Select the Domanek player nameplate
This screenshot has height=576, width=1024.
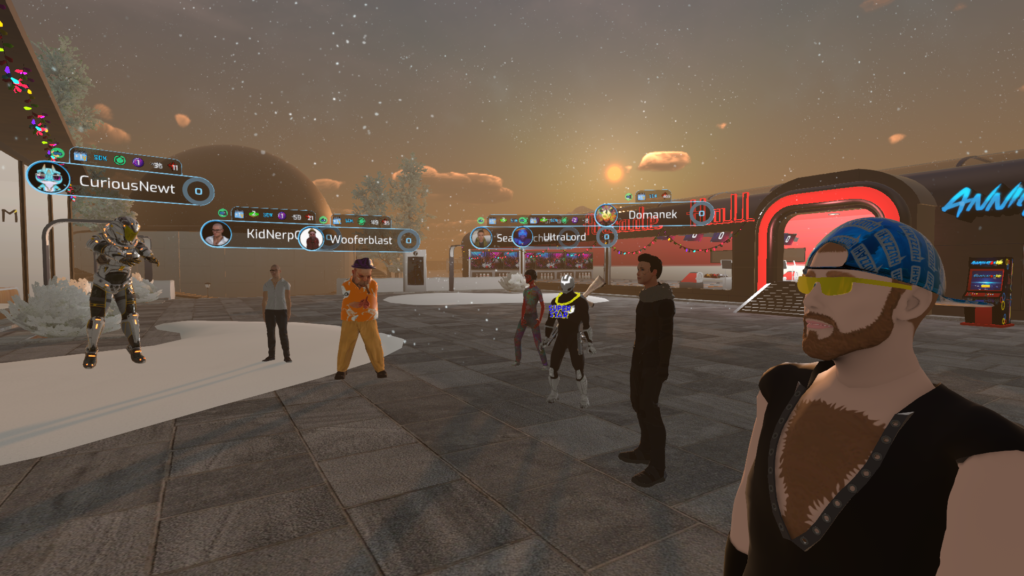click(652, 214)
